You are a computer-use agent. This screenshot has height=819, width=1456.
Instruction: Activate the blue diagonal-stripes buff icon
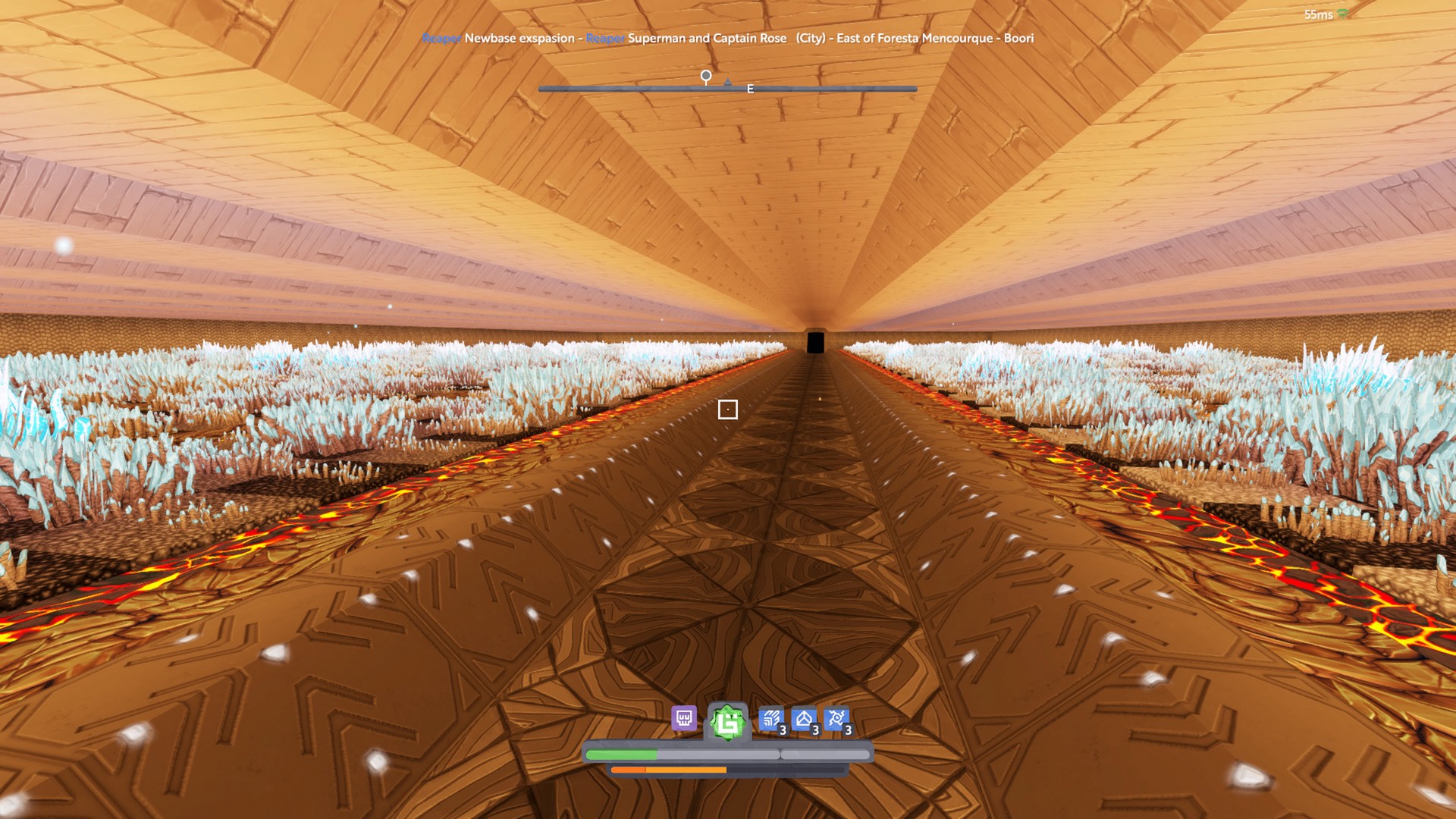pos(771,719)
